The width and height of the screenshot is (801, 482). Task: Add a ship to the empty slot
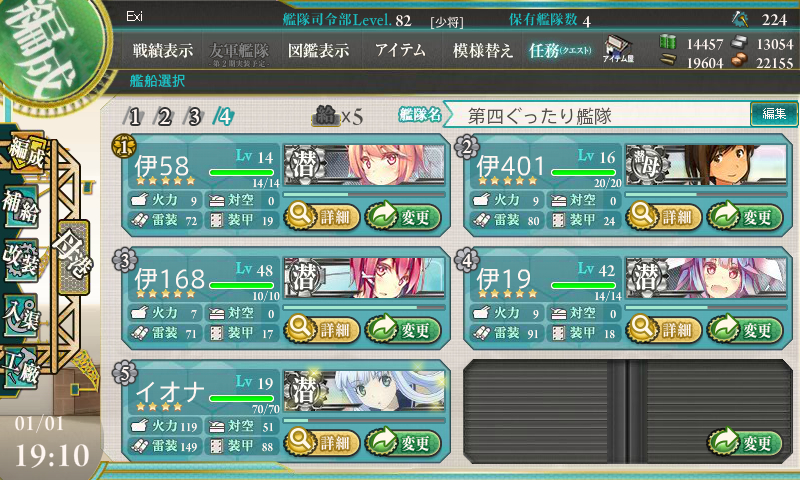(745, 442)
